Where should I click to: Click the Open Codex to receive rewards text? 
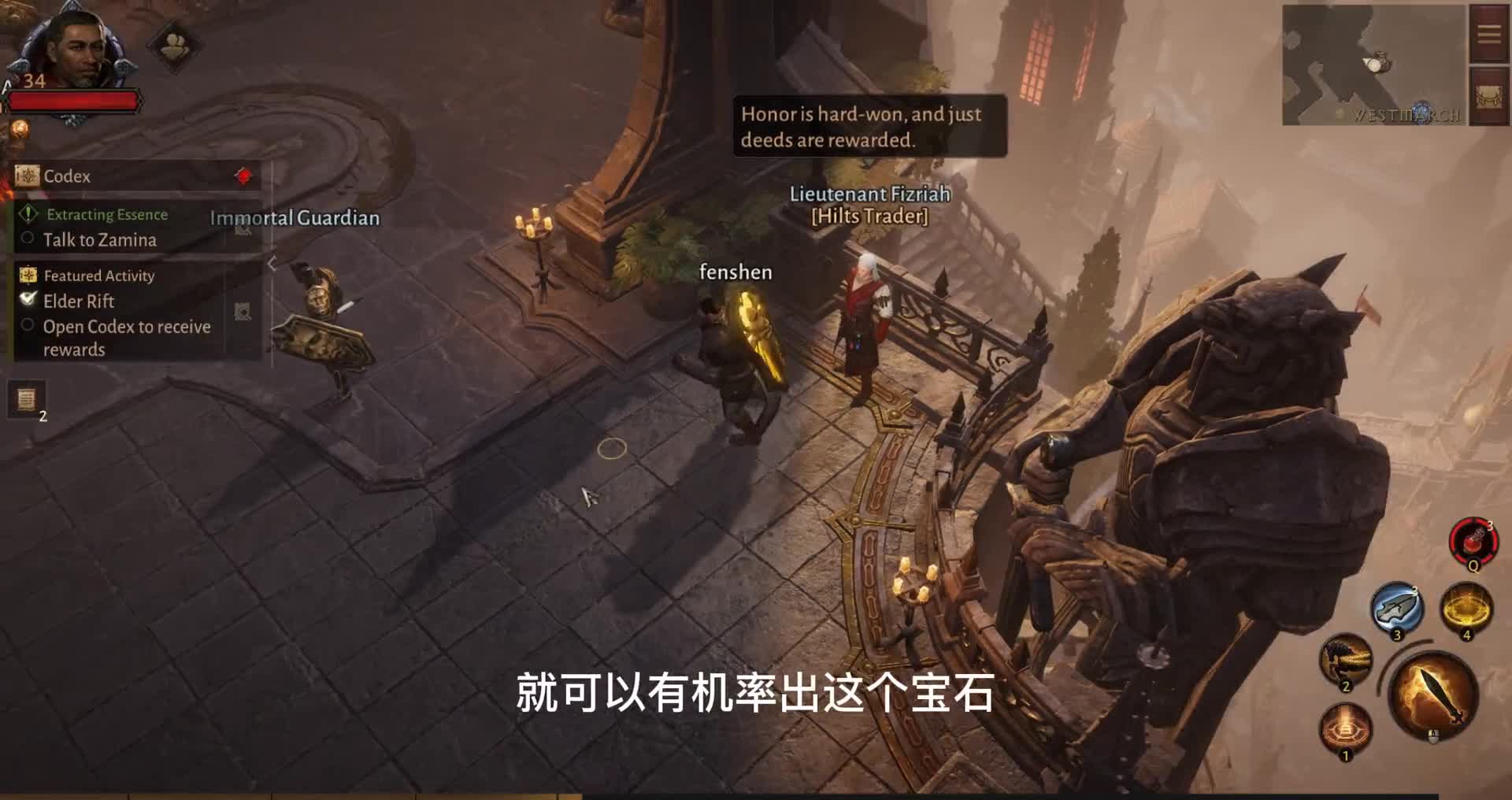pos(126,327)
